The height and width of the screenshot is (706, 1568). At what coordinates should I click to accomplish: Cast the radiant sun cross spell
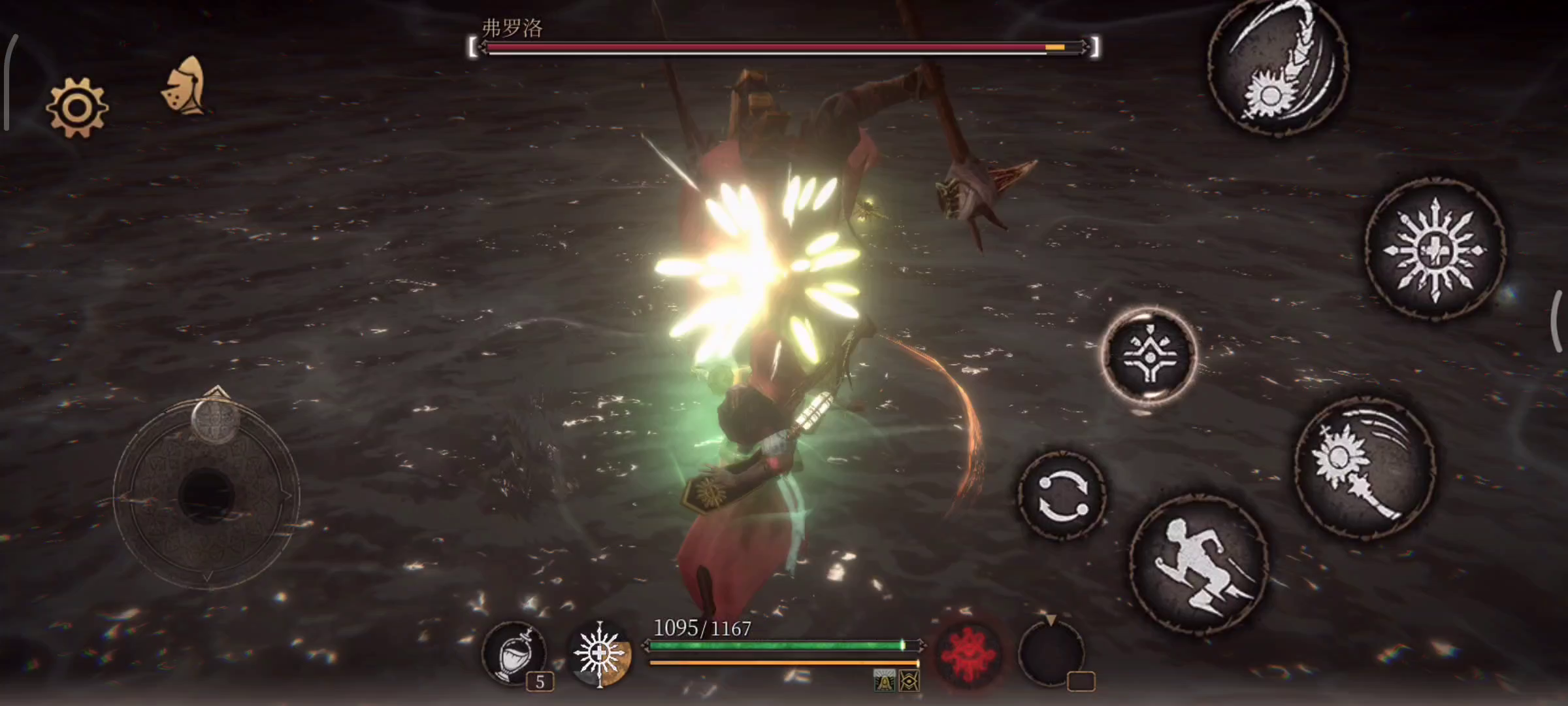point(1435,250)
